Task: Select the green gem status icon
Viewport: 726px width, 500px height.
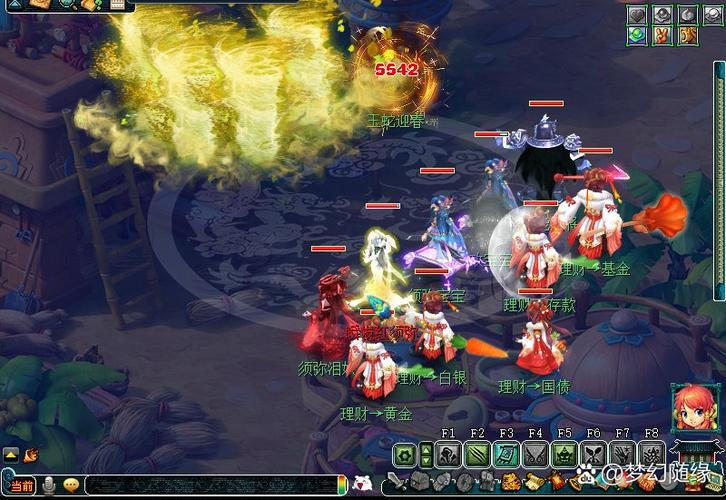Action: click(637, 36)
